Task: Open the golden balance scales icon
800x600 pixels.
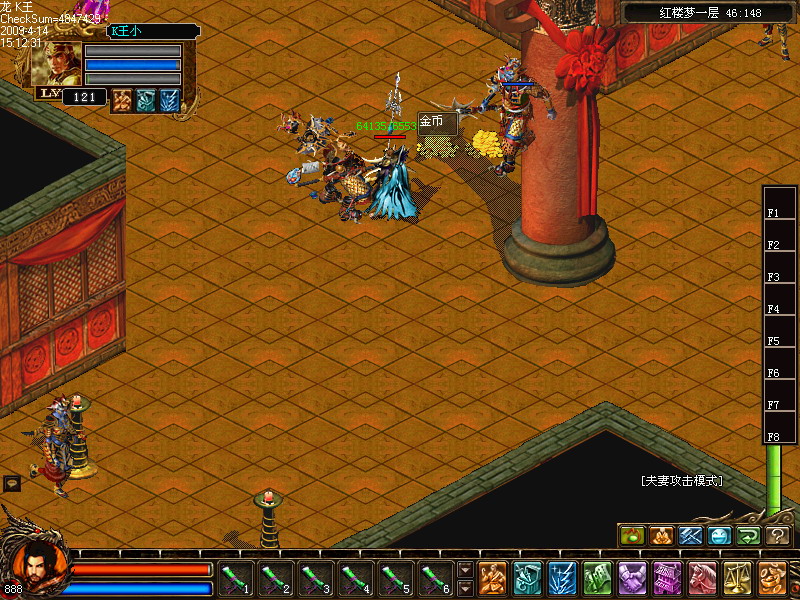Action: (737, 578)
